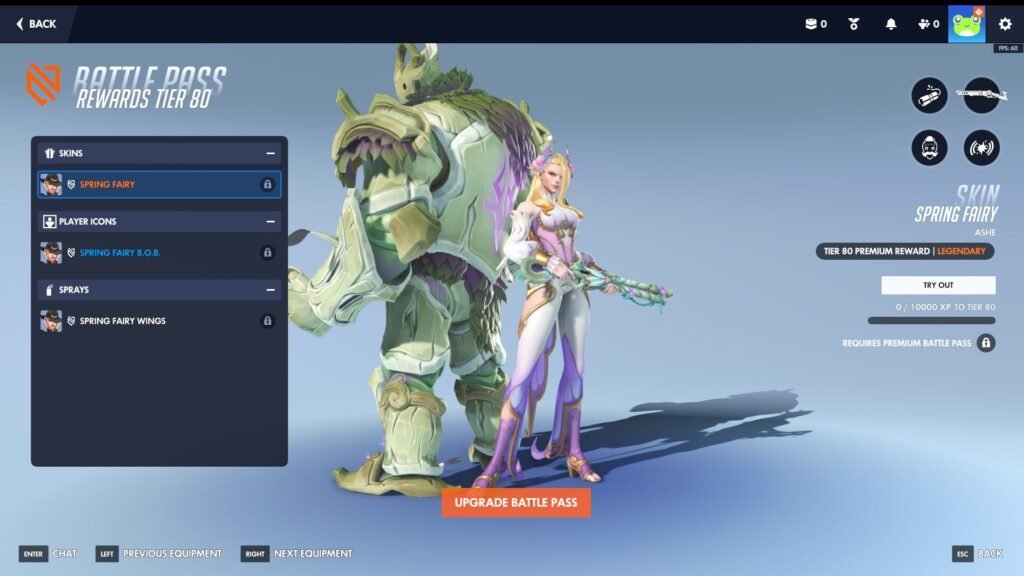The image size is (1024, 576).
Task: Preview Ashe's dynamite ability
Action: click(x=929, y=96)
